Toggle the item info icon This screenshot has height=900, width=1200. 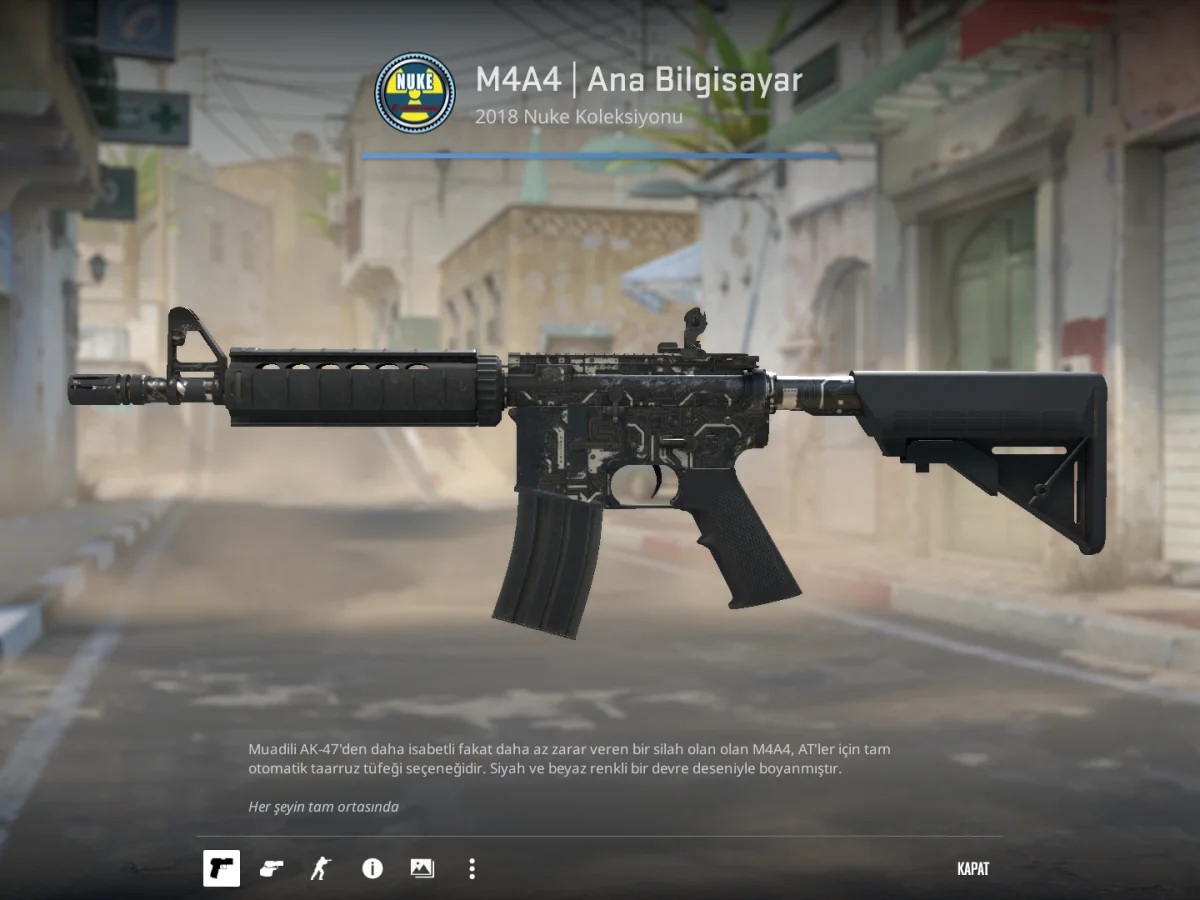pyautogui.click(x=372, y=868)
